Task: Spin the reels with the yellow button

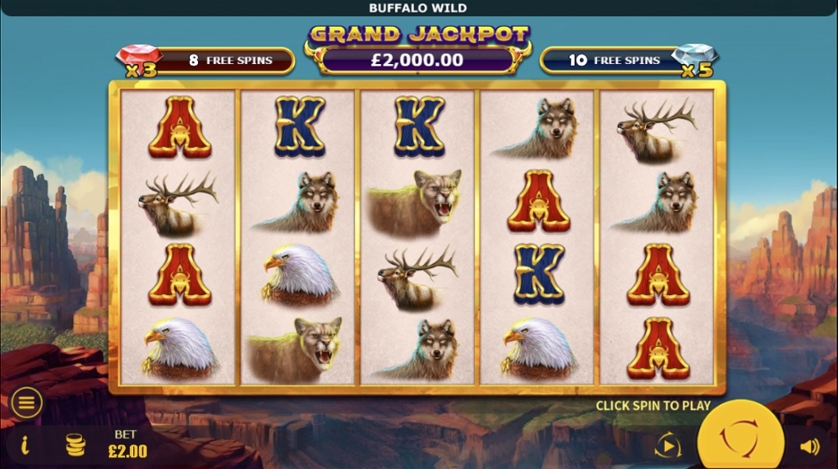Action: tap(740, 441)
